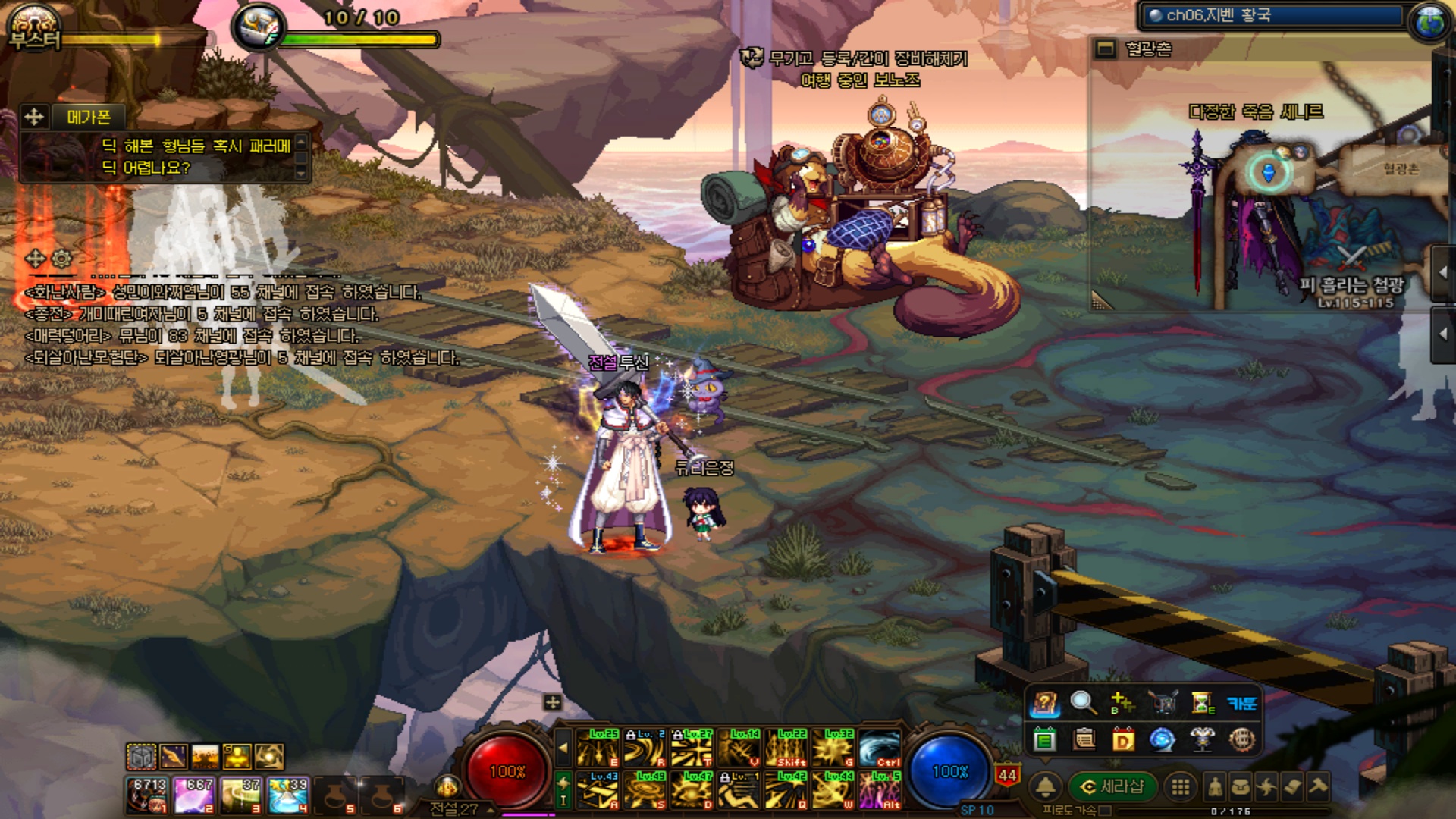Open the magnifying glass search icon

coord(1083,703)
